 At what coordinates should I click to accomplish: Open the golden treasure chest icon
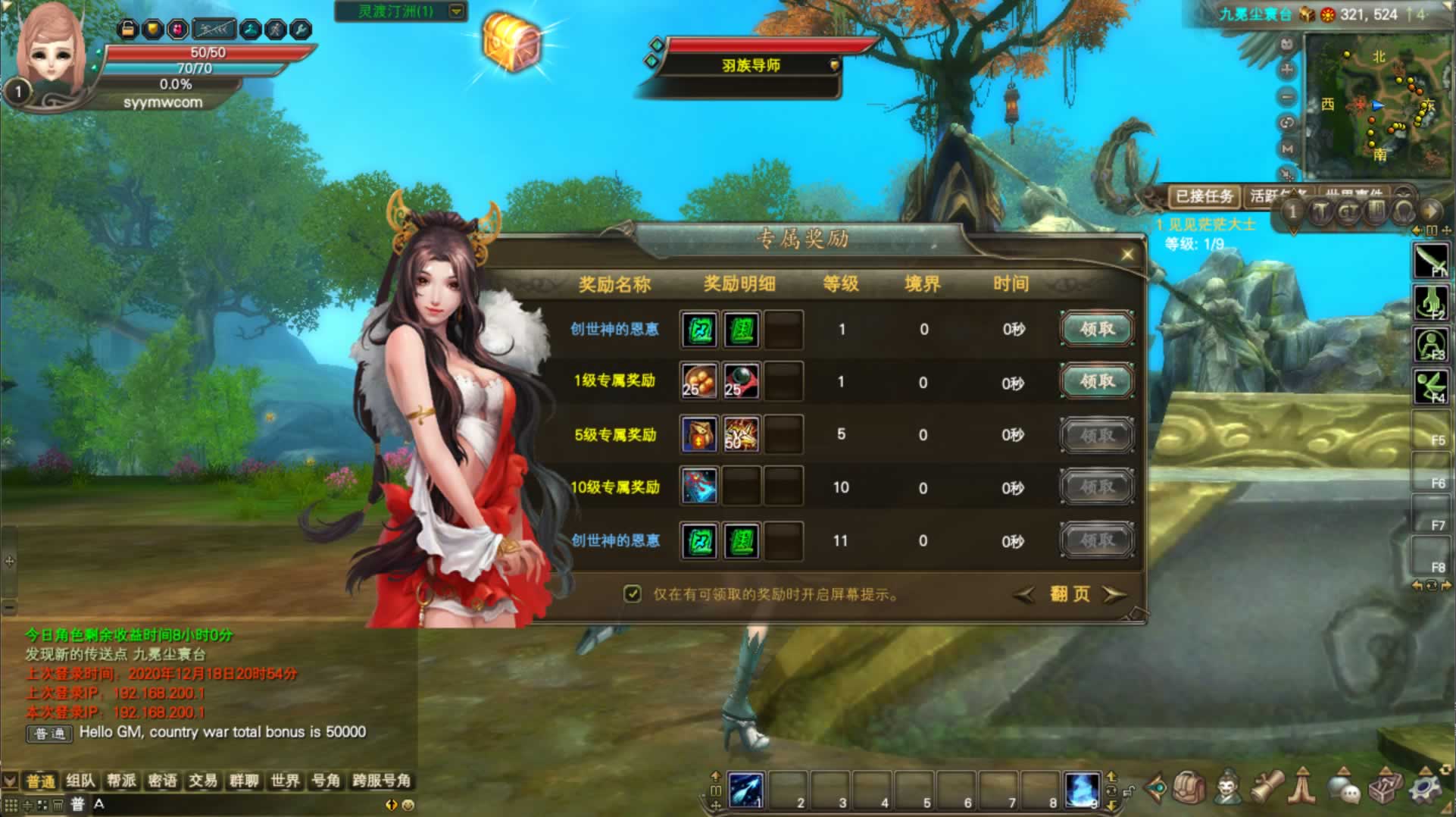click(x=512, y=42)
